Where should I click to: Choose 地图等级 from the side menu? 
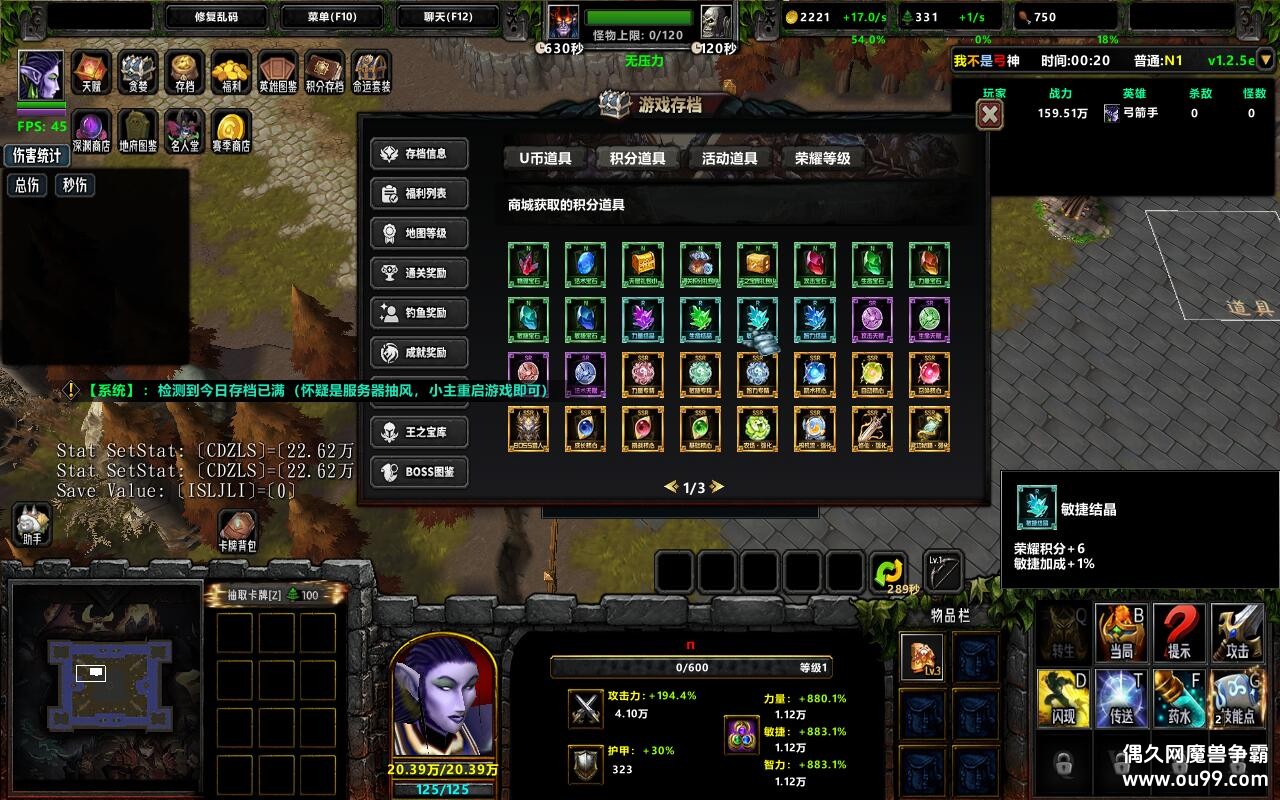coord(420,233)
